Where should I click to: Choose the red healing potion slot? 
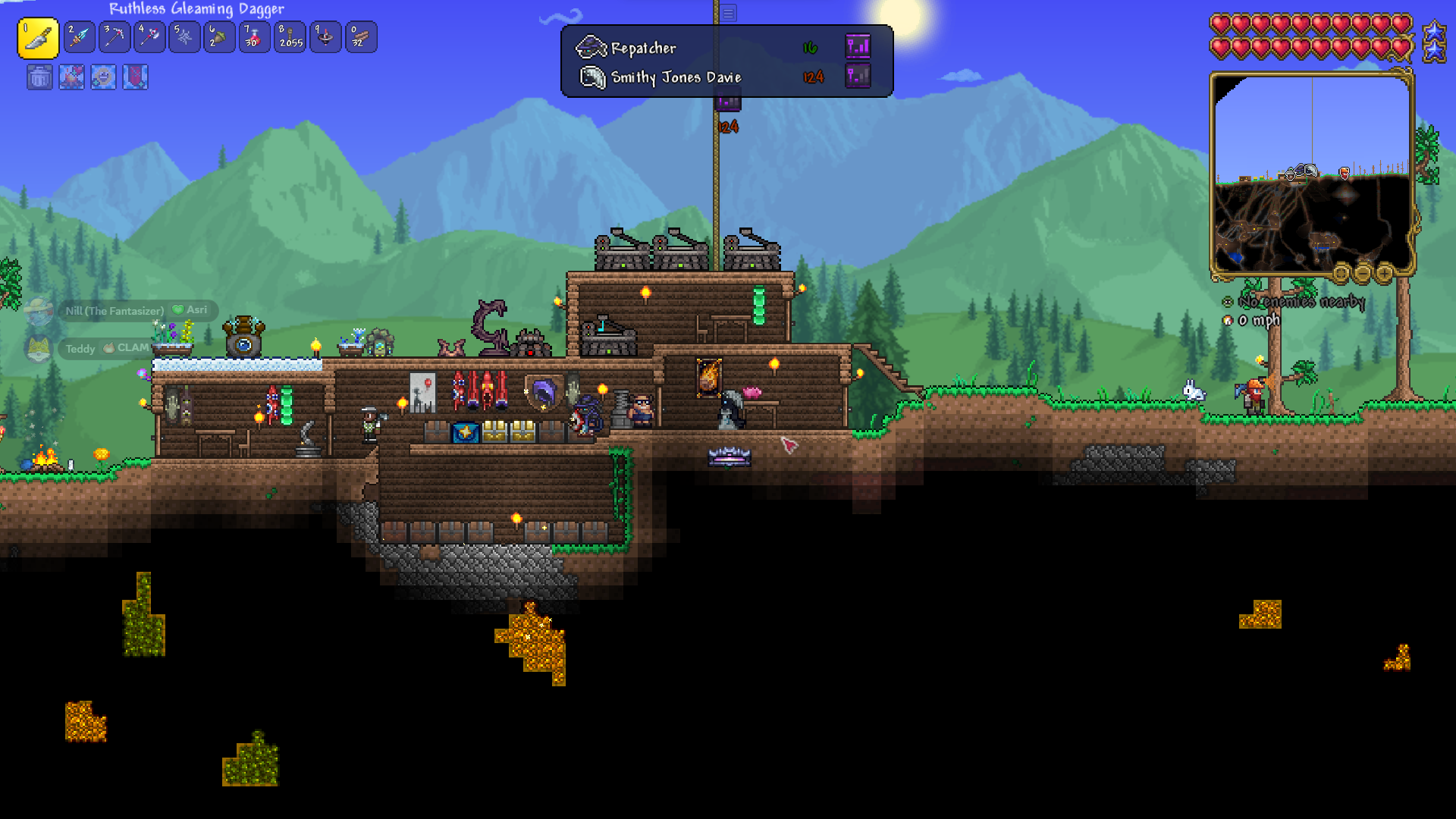[x=255, y=37]
